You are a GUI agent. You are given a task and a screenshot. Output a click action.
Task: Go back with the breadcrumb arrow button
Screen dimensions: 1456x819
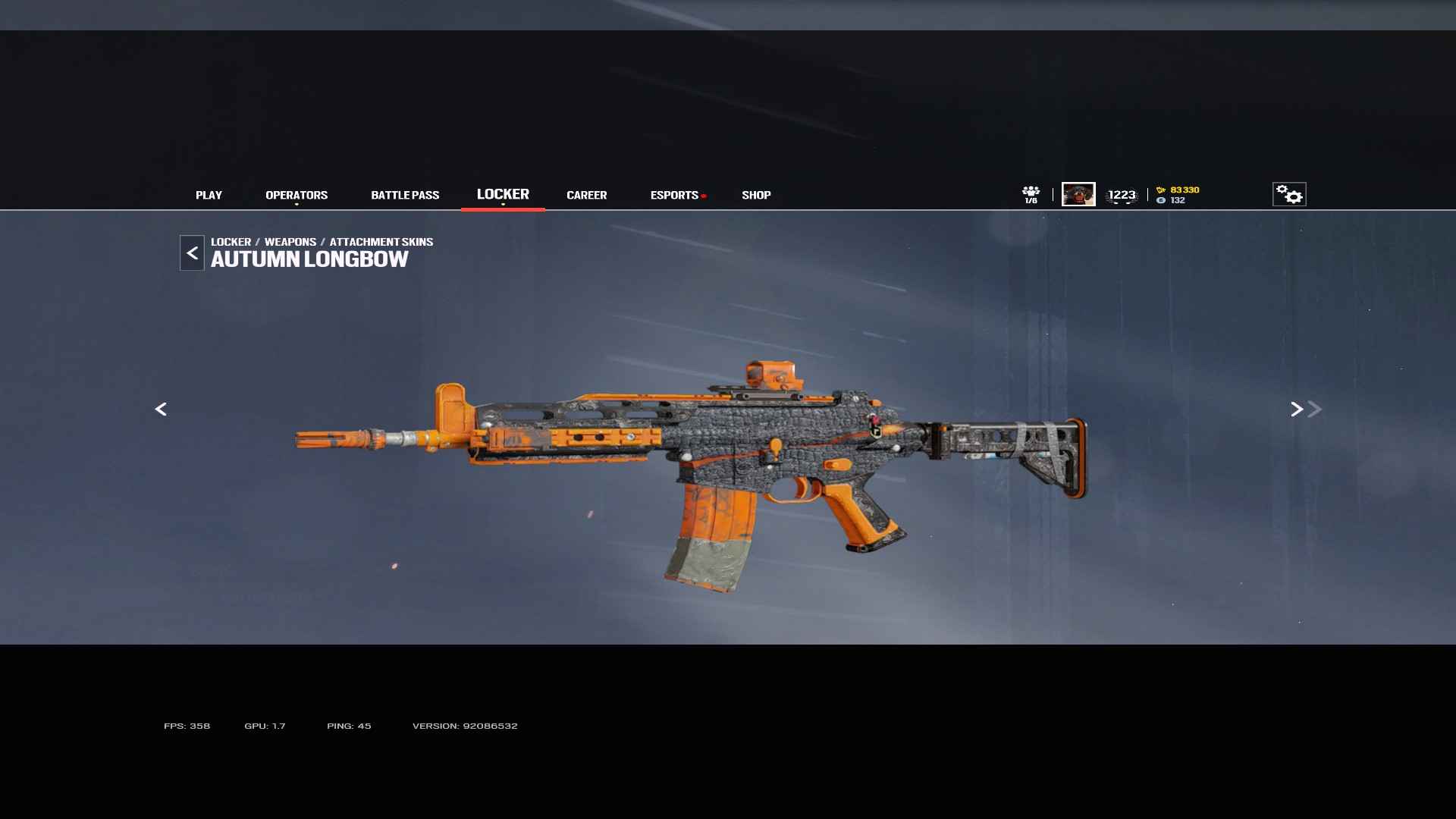192,253
